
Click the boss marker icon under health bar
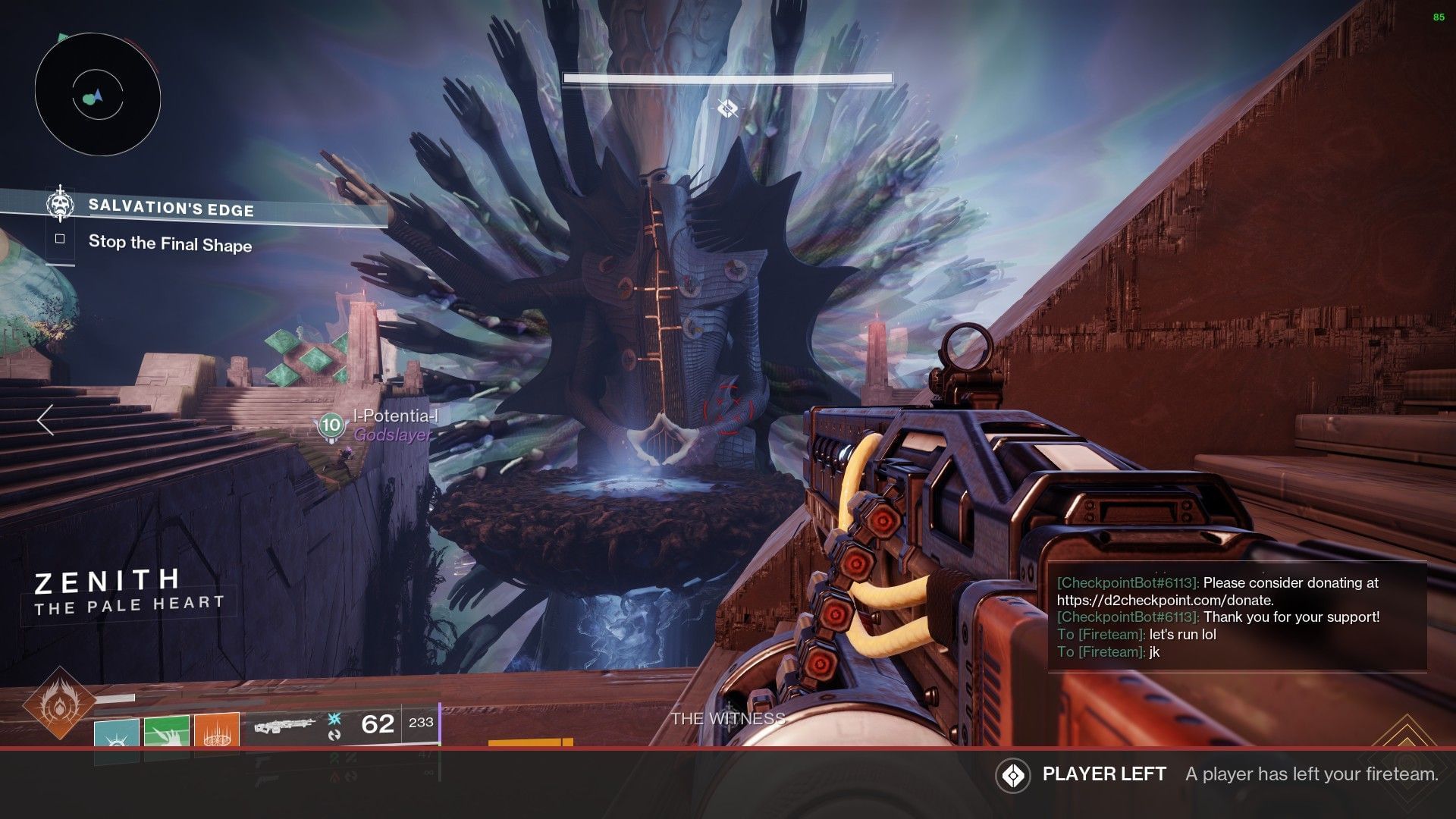pyautogui.click(x=727, y=109)
